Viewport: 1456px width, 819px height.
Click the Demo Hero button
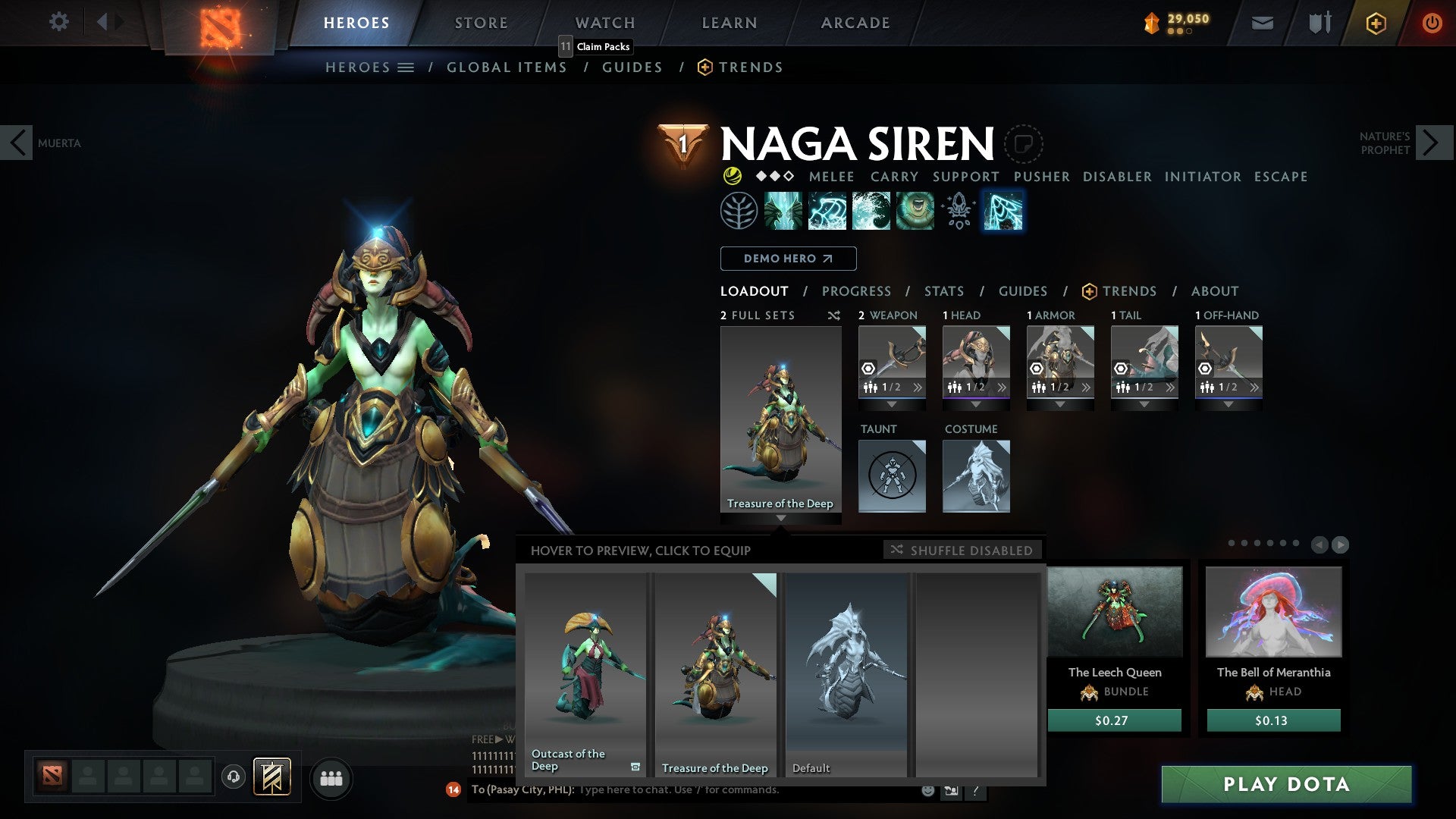pyautogui.click(x=786, y=259)
